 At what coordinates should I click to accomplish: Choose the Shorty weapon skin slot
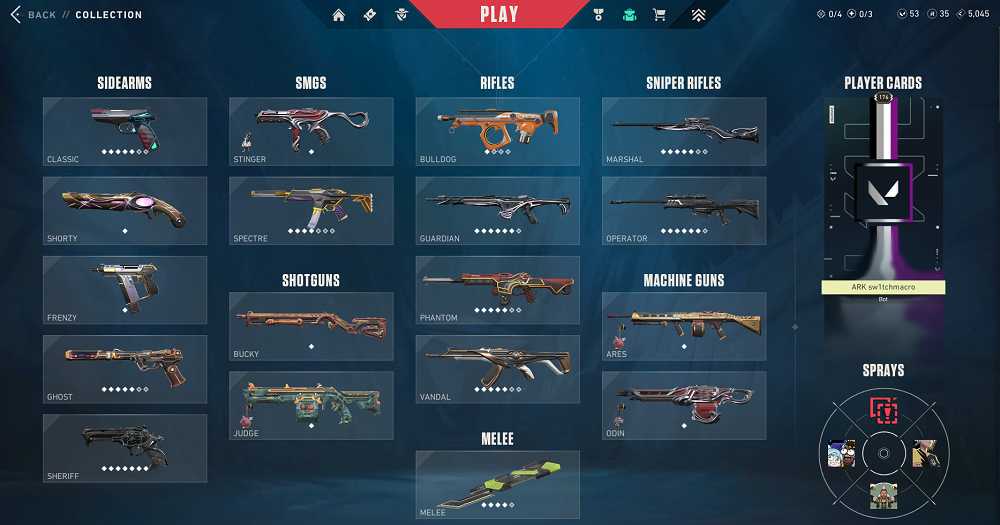[125, 210]
